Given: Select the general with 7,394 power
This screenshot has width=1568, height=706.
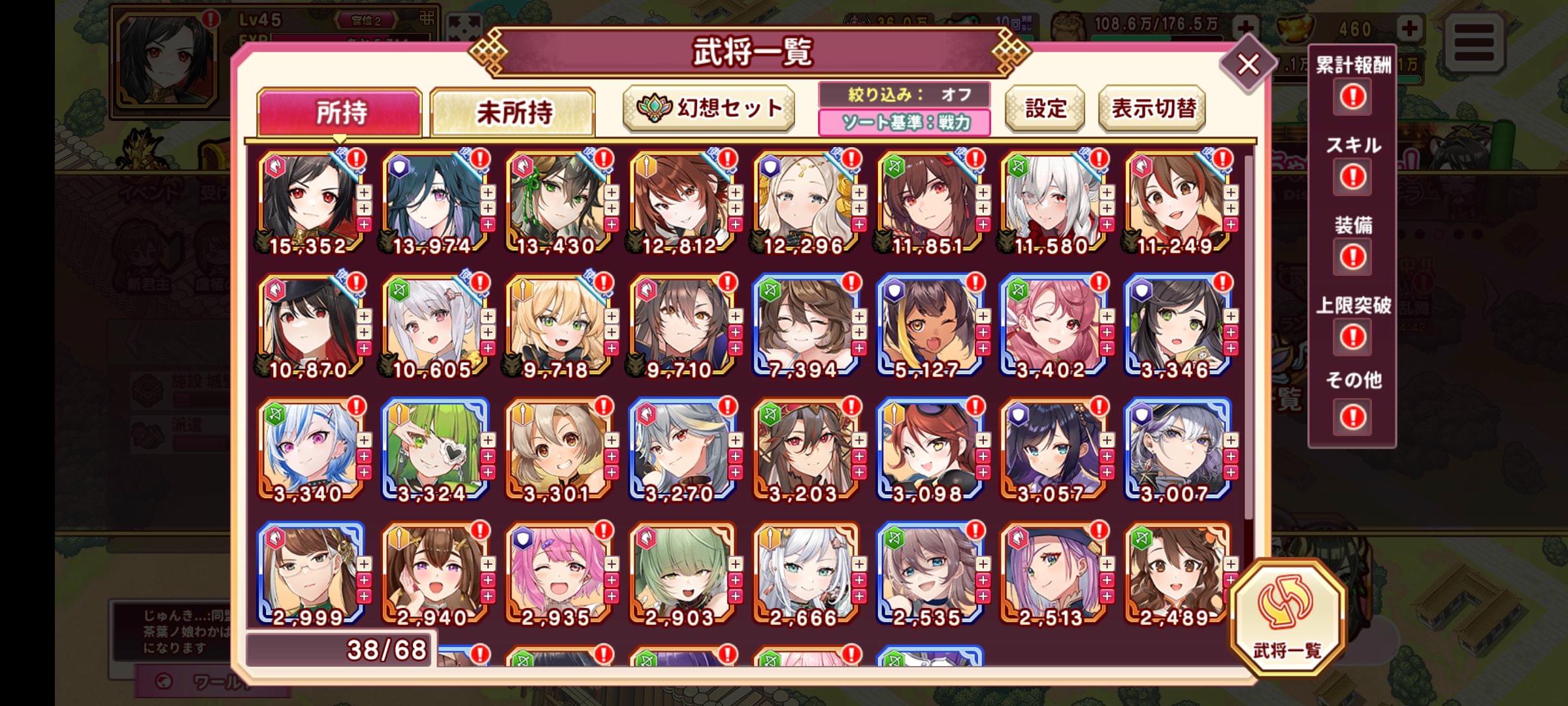Looking at the screenshot, I should pyautogui.click(x=804, y=325).
